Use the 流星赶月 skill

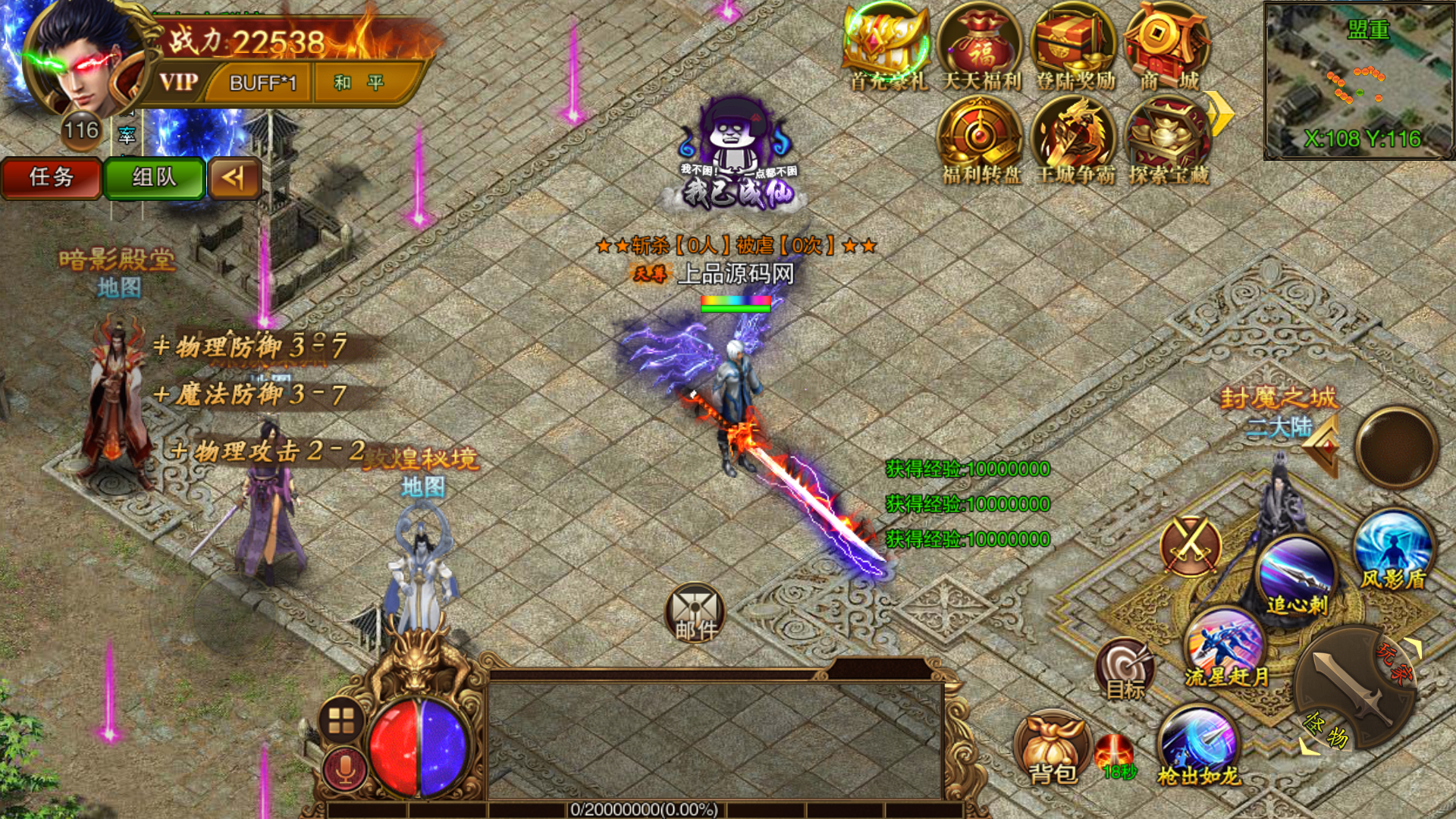point(1225,648)
